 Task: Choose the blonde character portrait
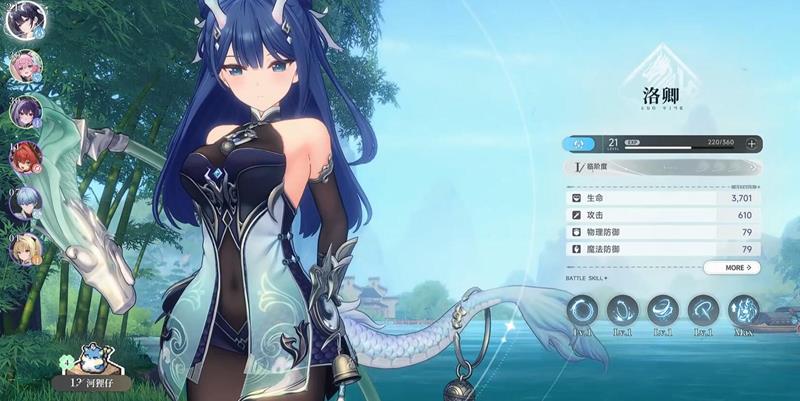[26, 246]
